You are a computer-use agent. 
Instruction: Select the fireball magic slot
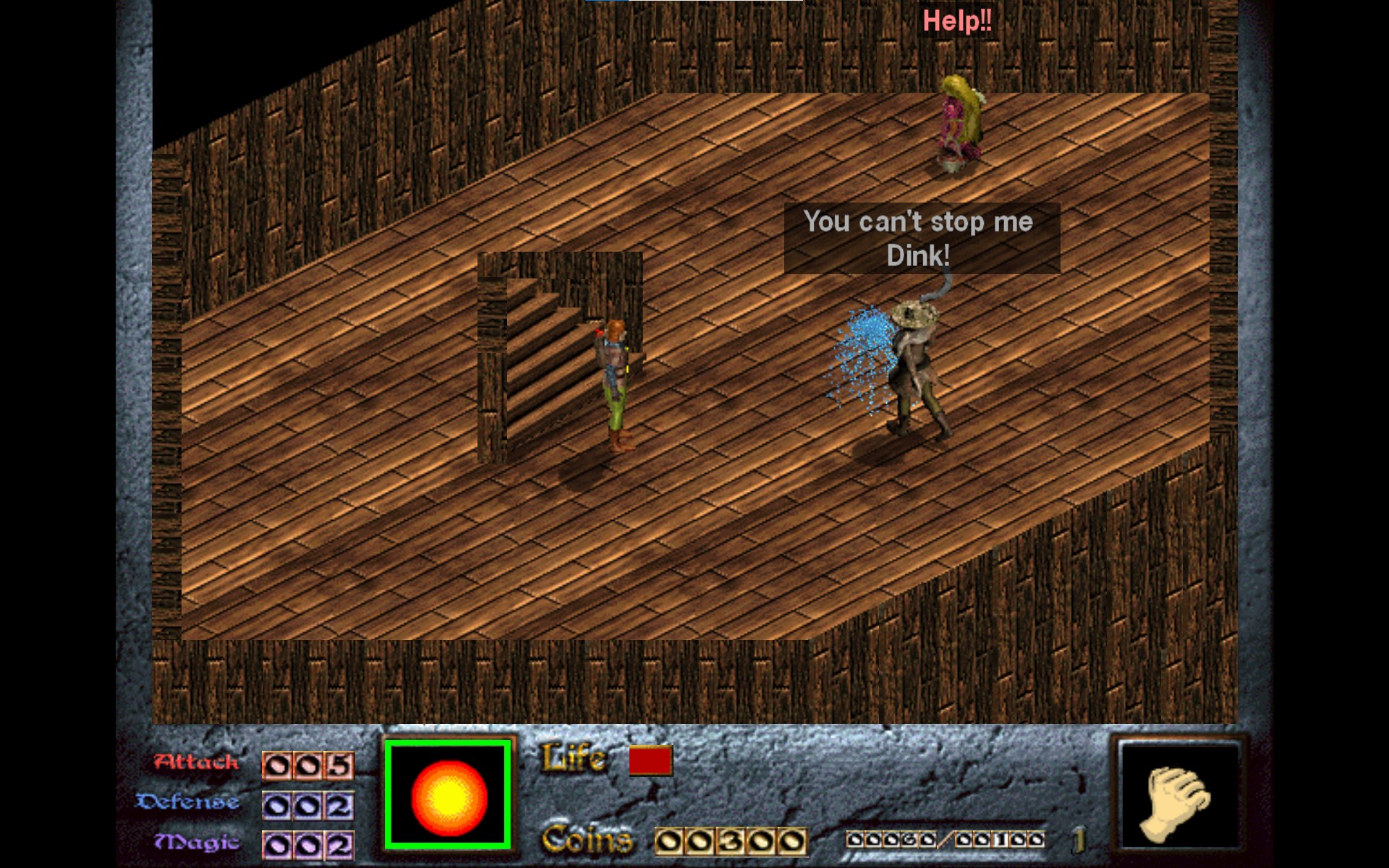point(449,795)
